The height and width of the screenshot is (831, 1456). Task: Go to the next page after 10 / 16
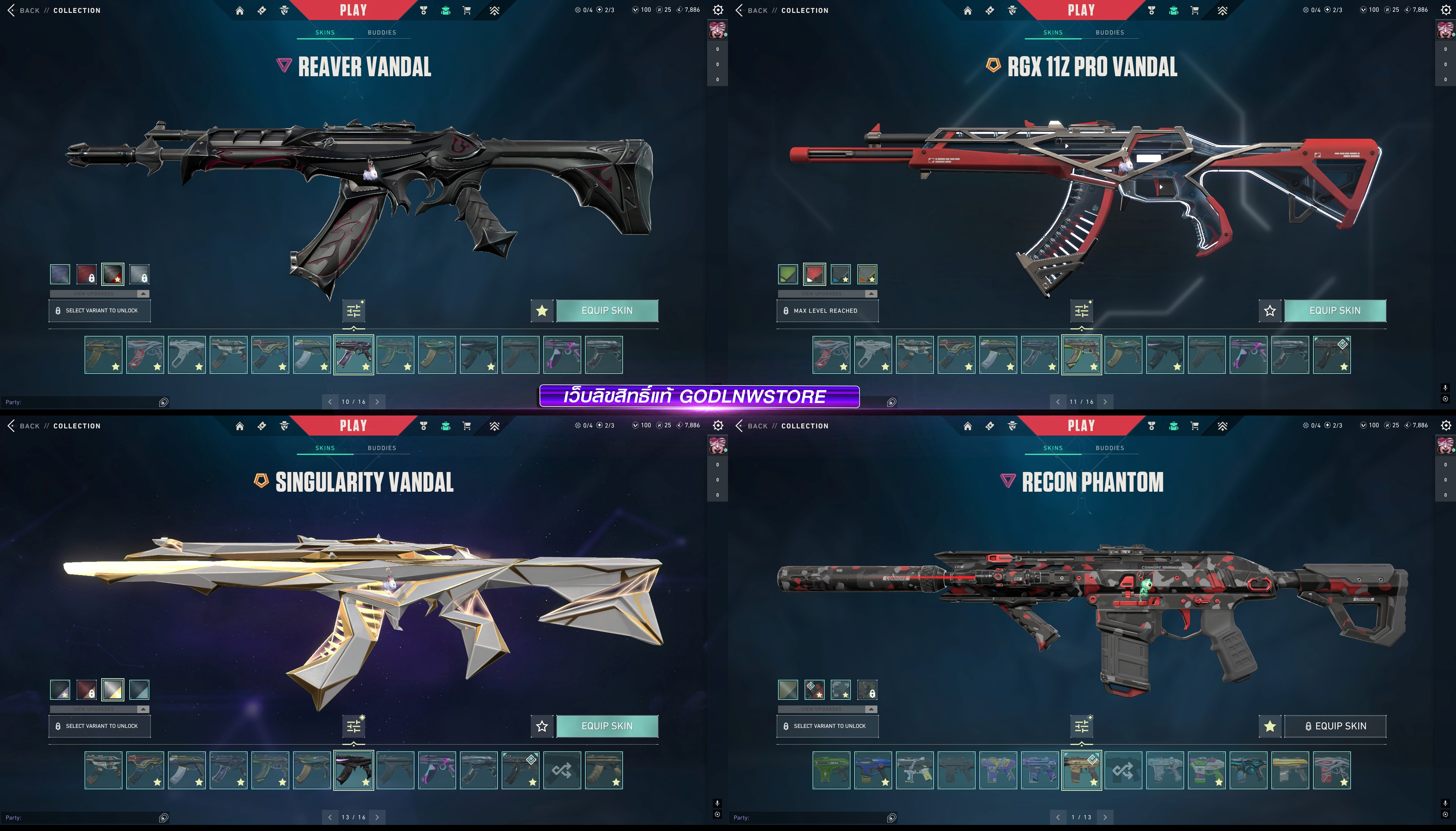pos(377,402)
